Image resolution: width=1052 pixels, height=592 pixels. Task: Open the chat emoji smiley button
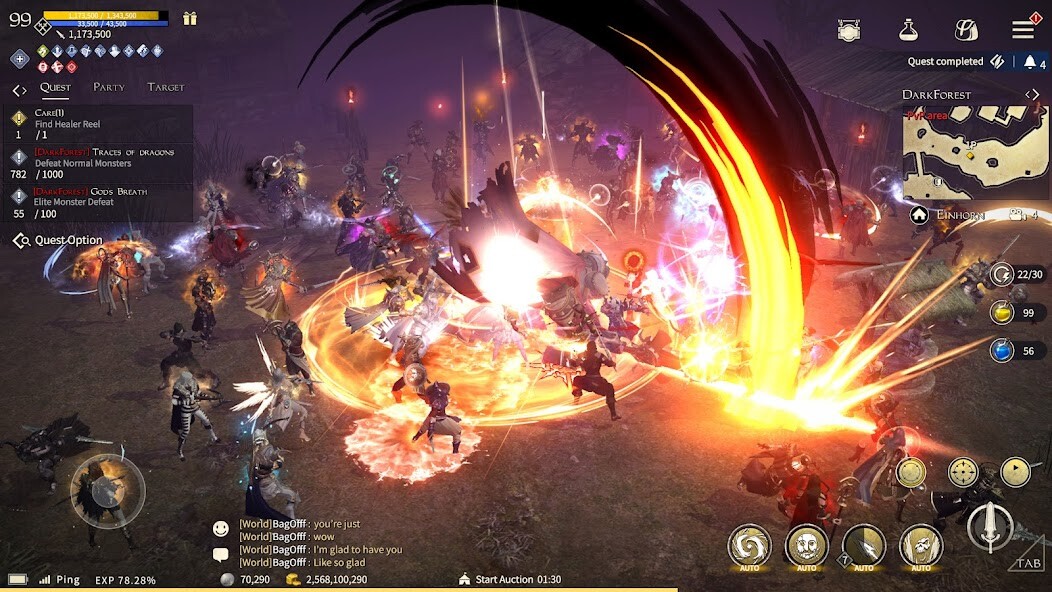(221, 527)
